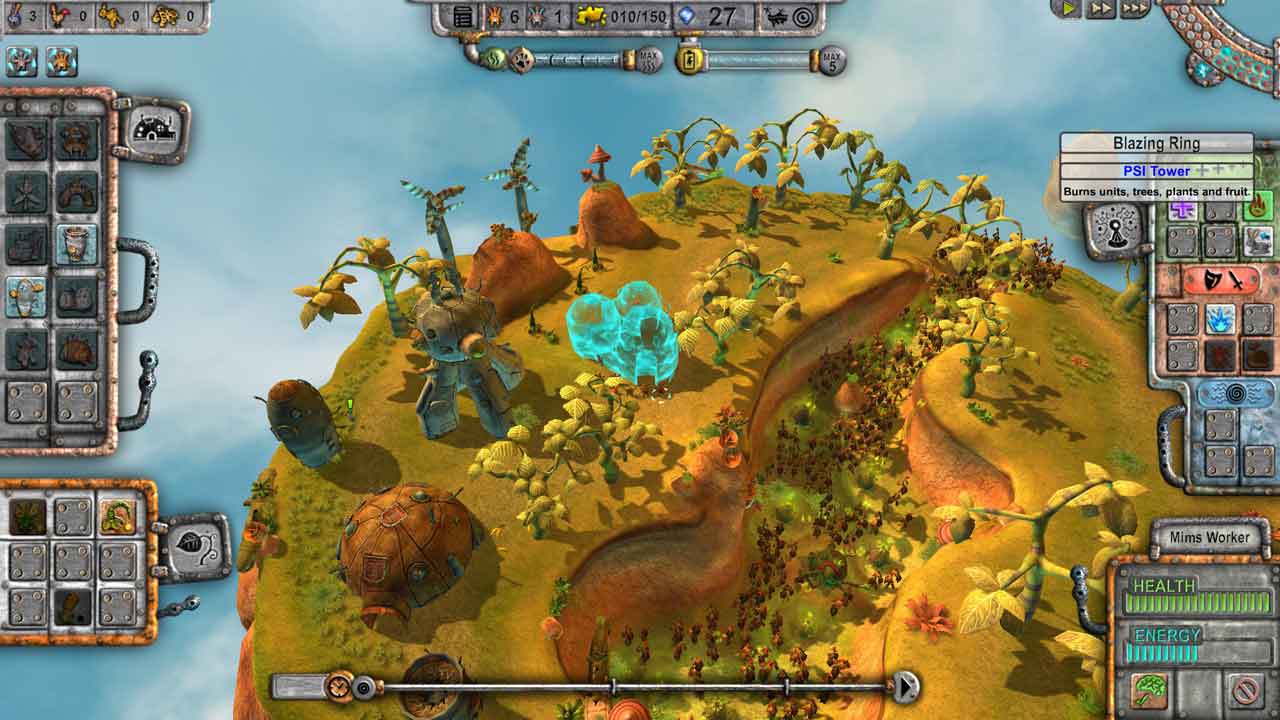1280x720 pixels.
Task: Select the blue star unit group icon
Action: tap(22, 62)
